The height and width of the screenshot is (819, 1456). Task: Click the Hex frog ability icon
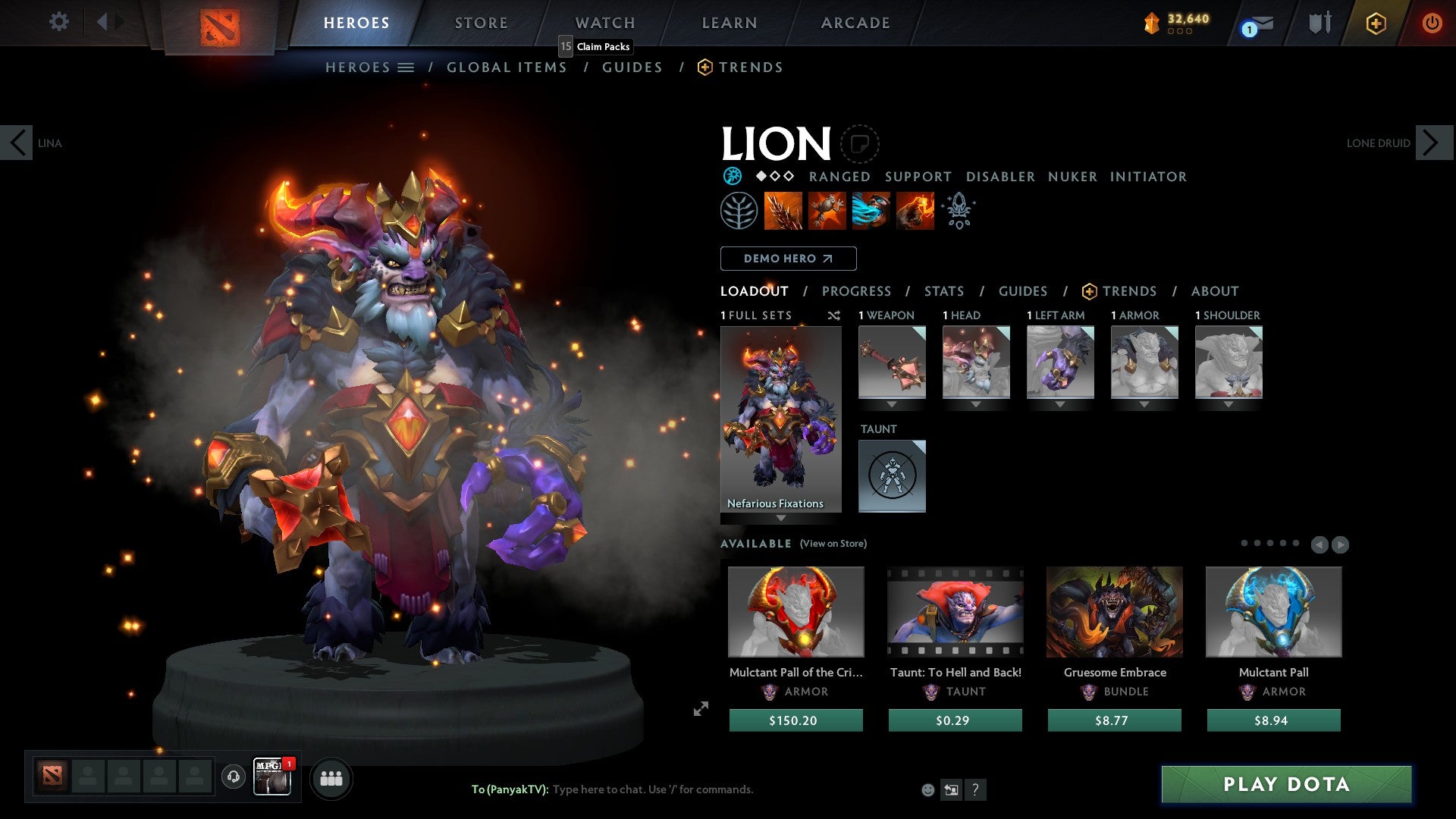pyautogui.click(x=827, y=211)
